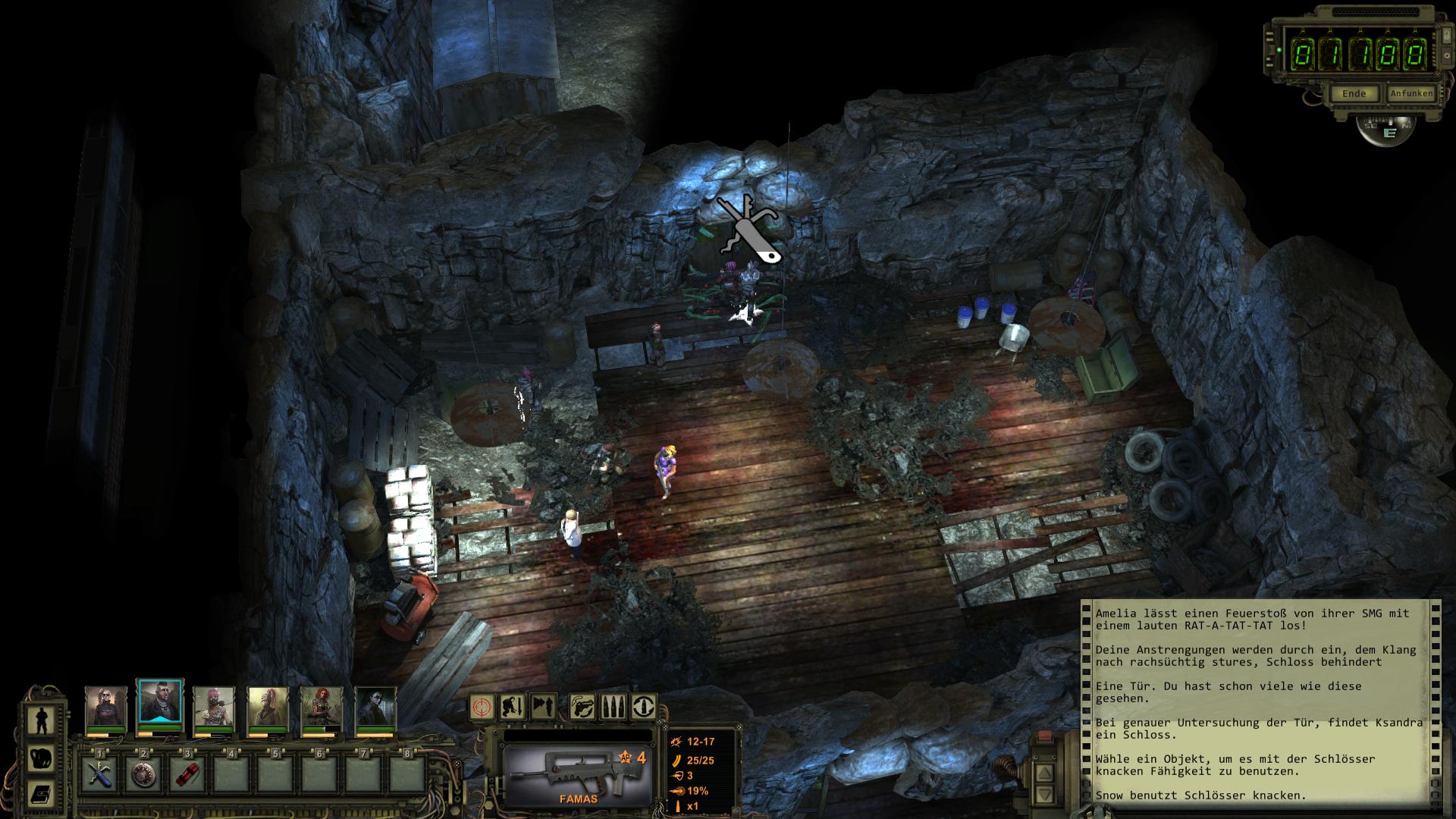Click the three bullets fire mode icon
1456x819 pixels.
pos(613,707)
